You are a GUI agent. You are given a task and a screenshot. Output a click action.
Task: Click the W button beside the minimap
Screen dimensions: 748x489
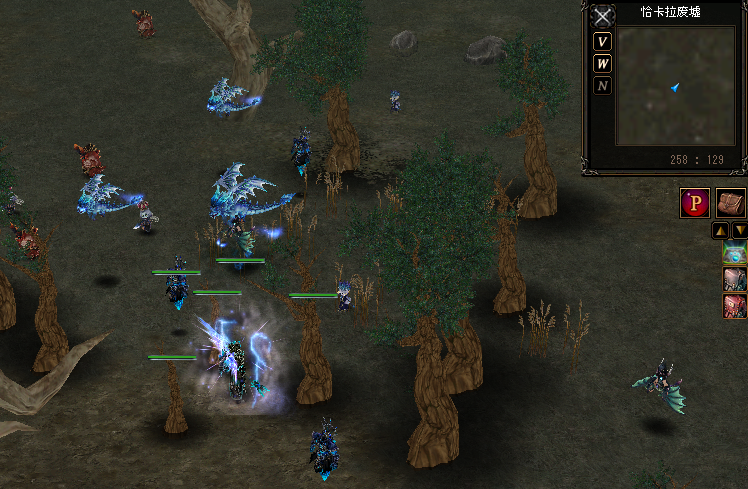pos(602,64)
